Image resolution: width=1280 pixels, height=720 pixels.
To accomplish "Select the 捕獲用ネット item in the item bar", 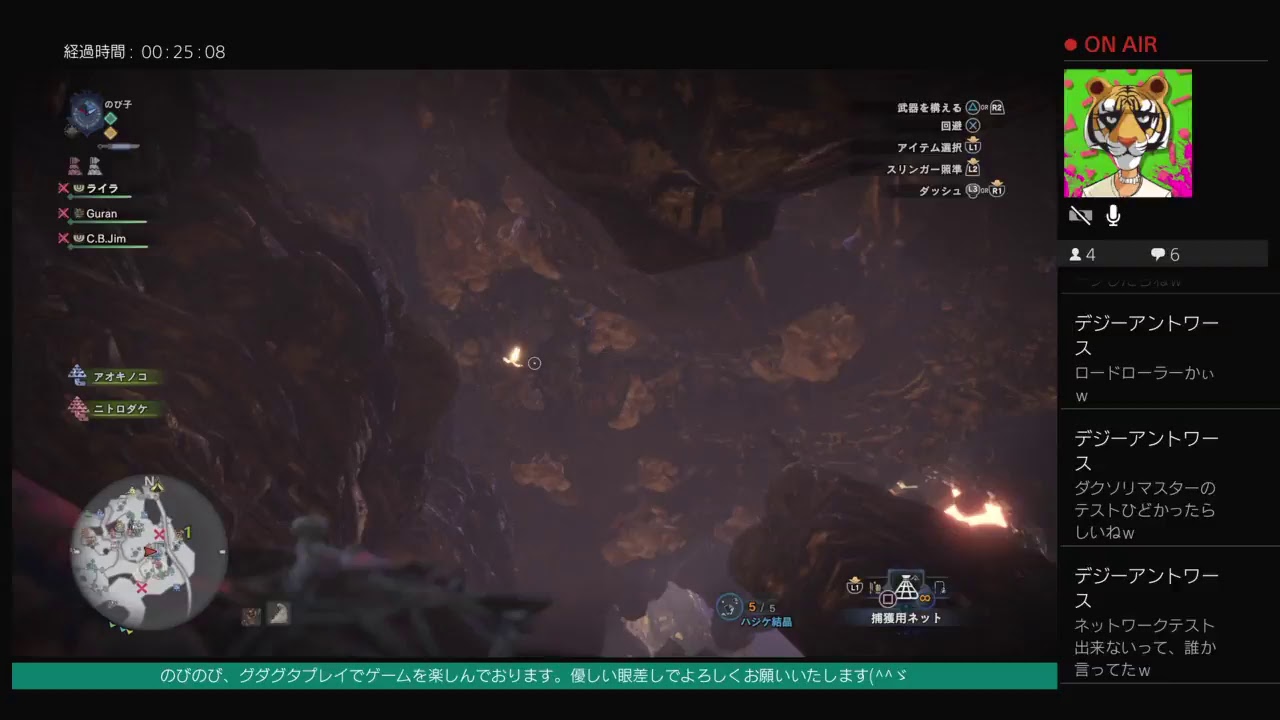I will coord(907,590).
